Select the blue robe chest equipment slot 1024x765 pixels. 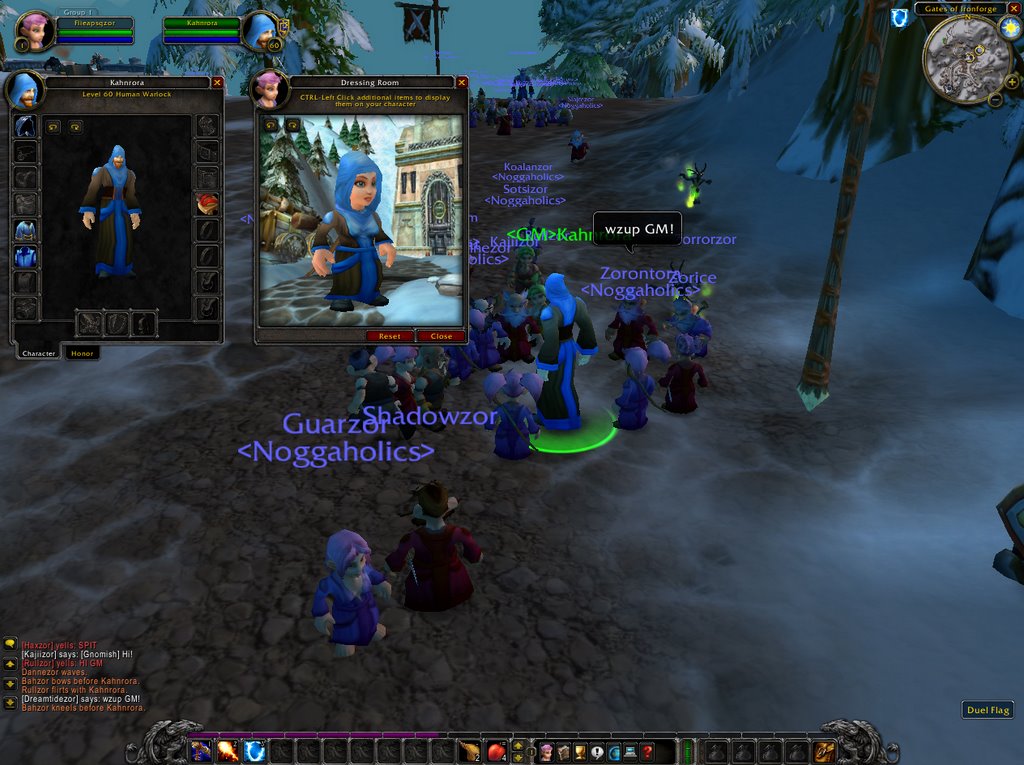click(26, 231)
